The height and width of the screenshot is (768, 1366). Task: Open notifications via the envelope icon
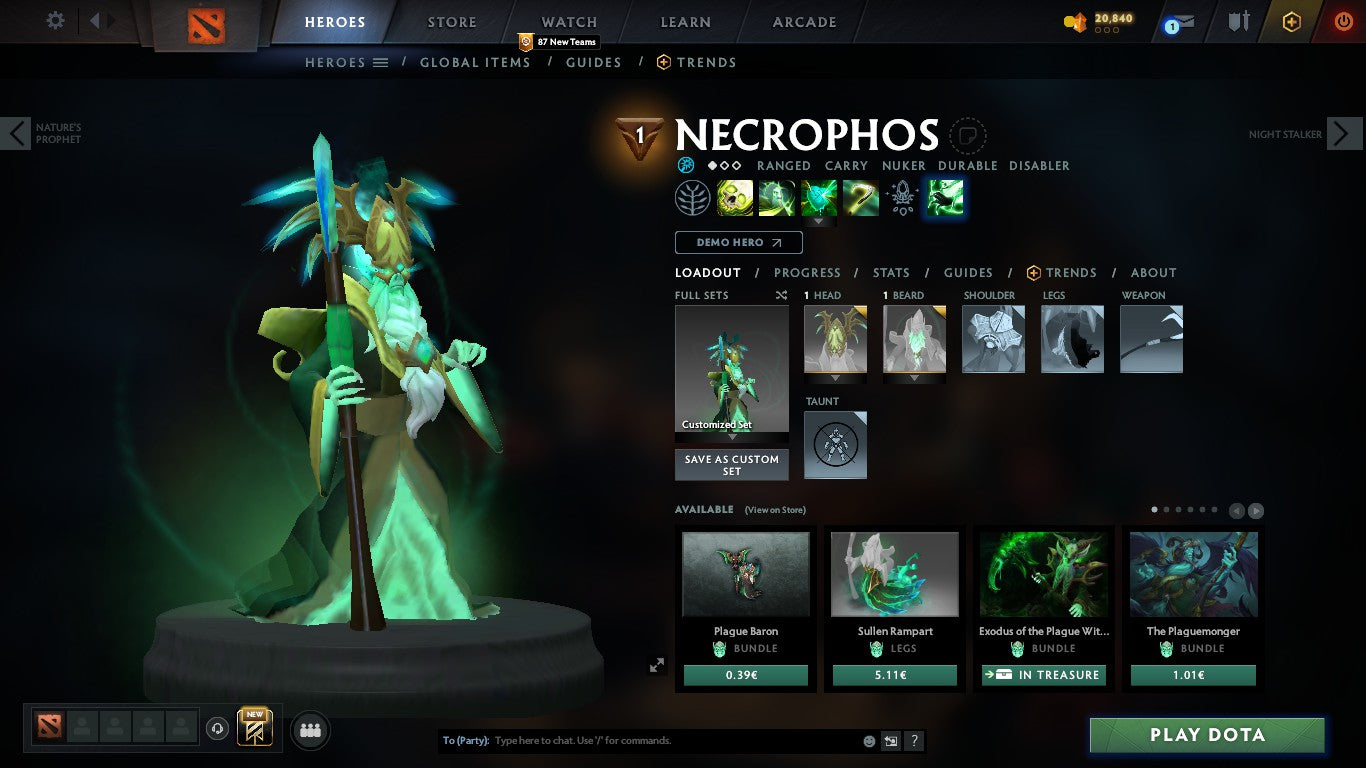[1185, 20]
